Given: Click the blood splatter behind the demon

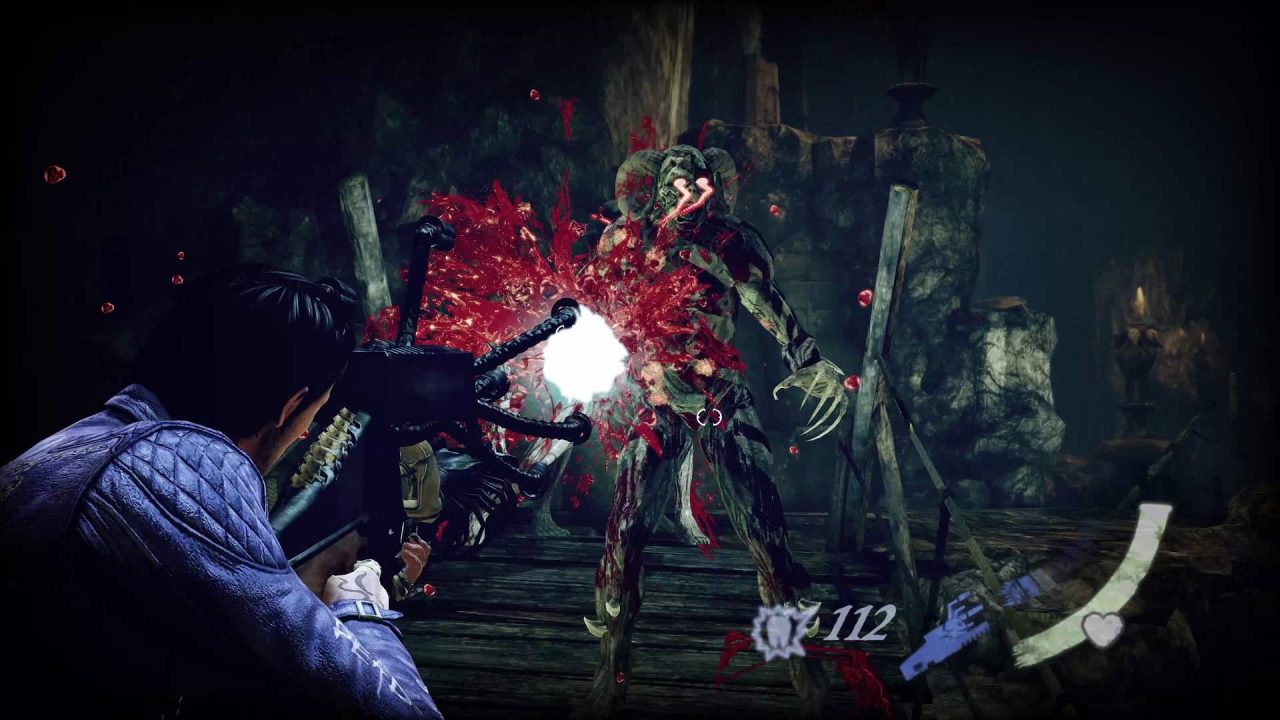Looking at the screenshot, I should click(x=510, y=250).
